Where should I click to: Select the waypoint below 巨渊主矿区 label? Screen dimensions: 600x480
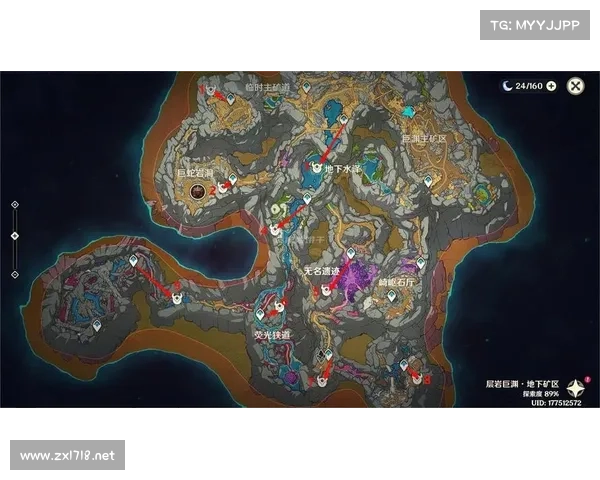(x=428, y=181)
